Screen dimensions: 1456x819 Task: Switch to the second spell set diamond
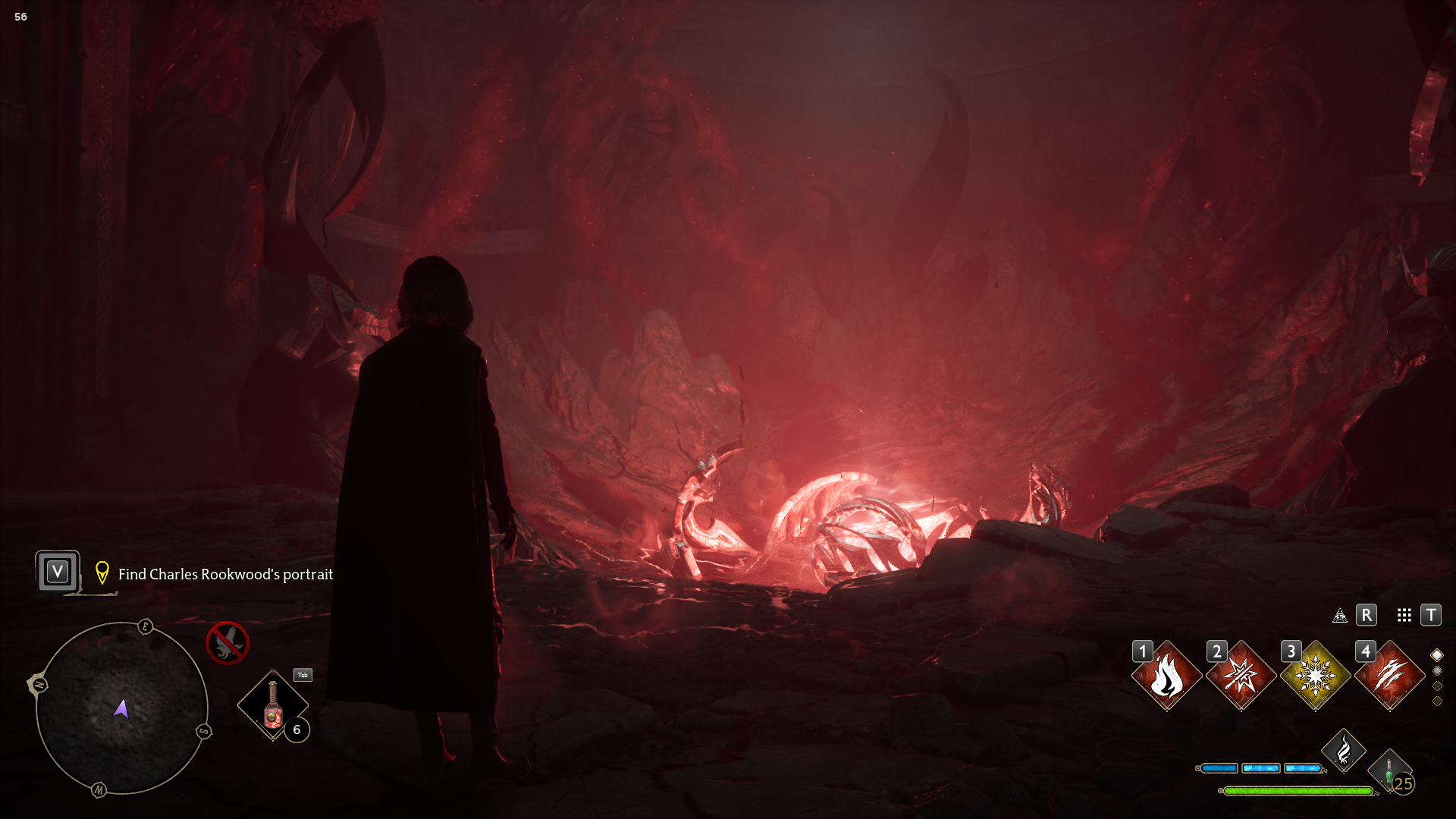tap(1437, 671)
